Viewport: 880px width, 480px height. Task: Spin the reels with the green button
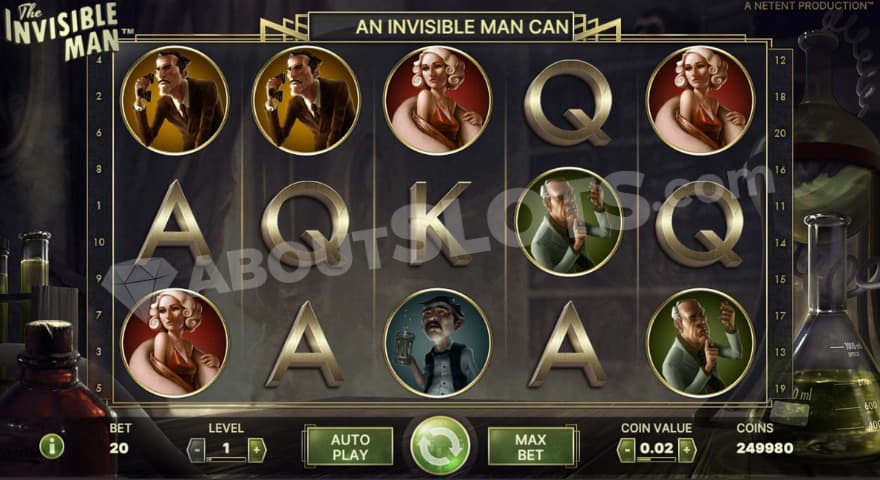click(x=440, y=445)
